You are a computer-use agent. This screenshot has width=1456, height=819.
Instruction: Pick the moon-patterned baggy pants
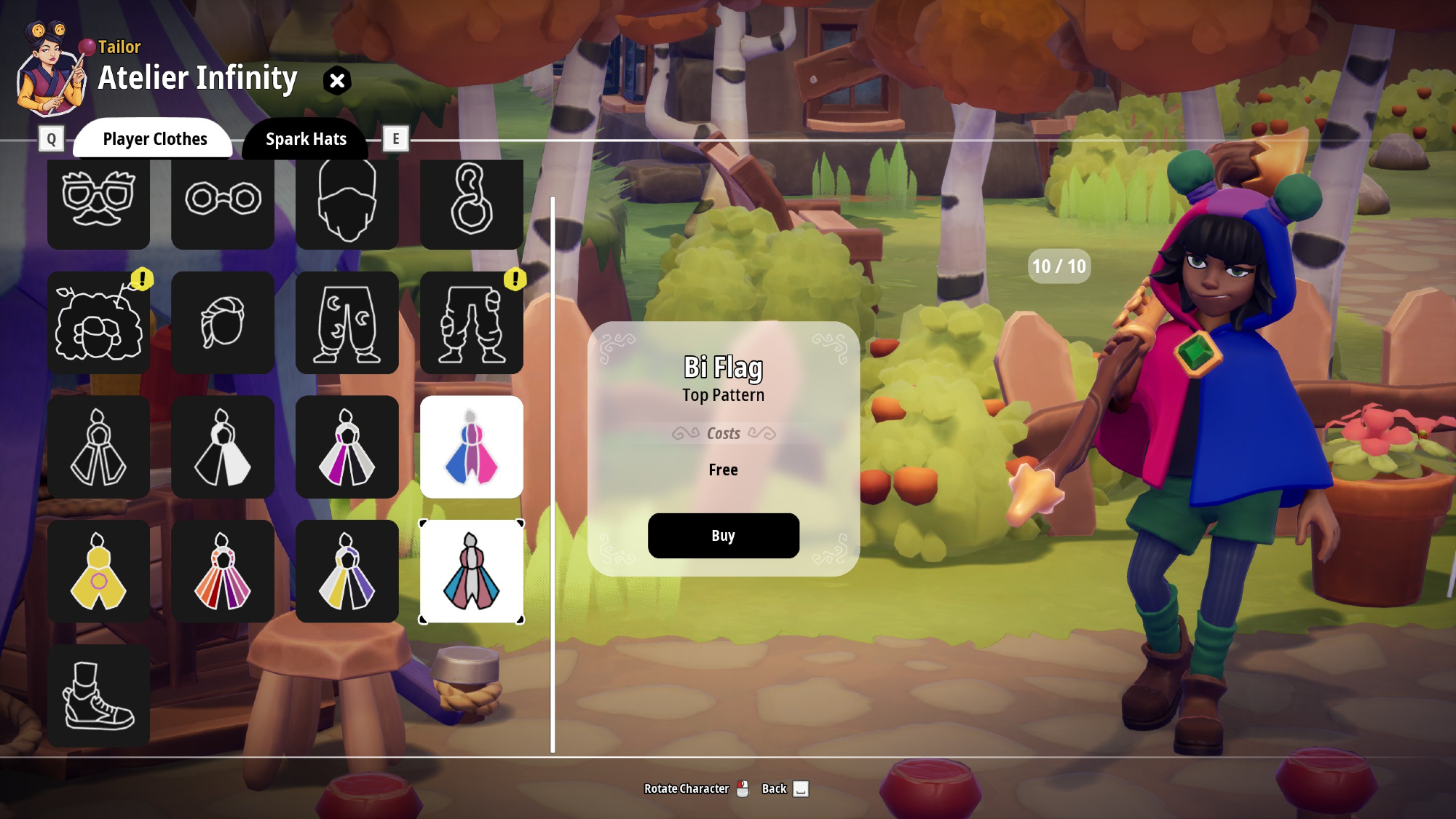347,323
